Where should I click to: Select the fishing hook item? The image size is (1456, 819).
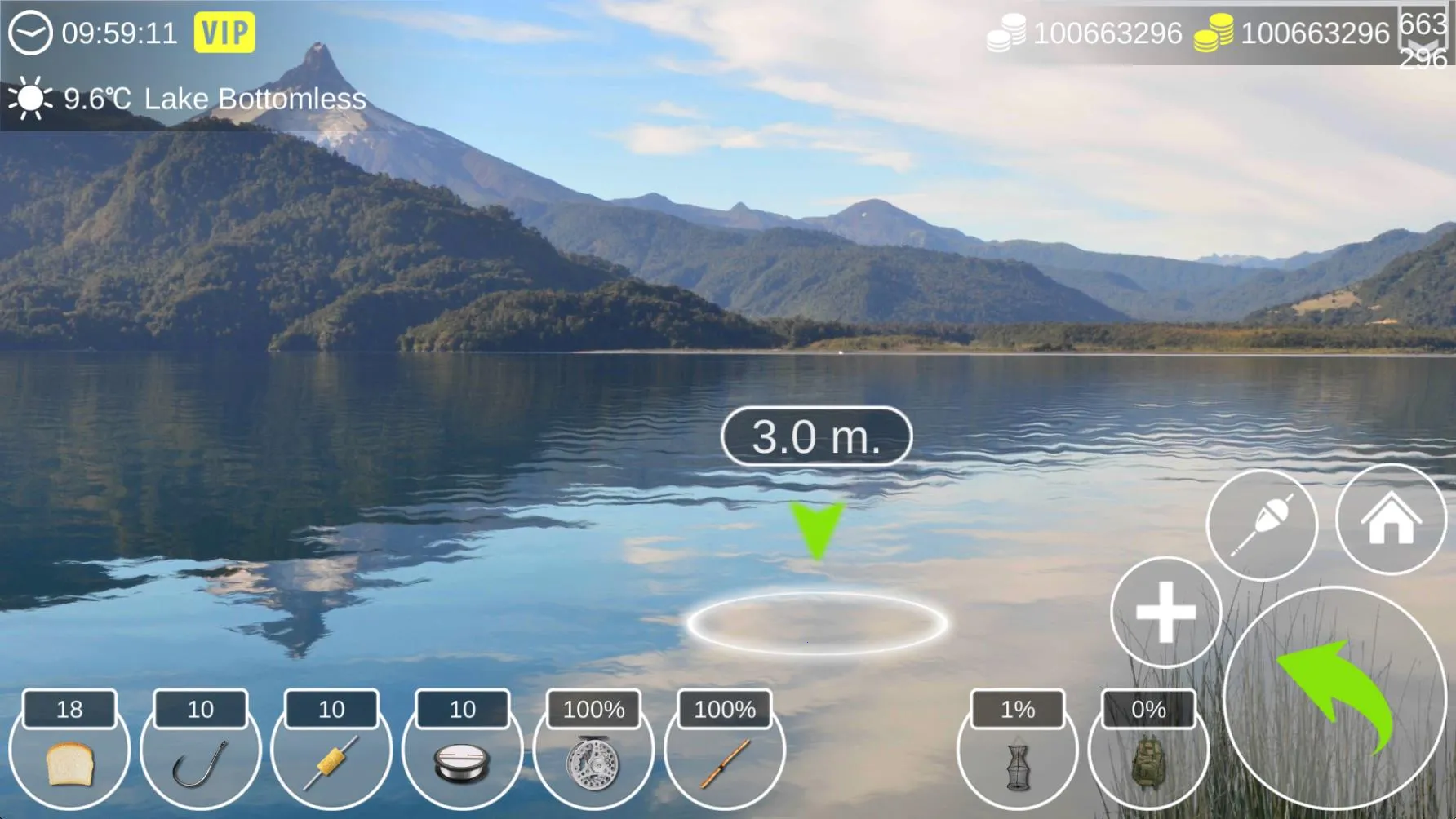(200, 763)
